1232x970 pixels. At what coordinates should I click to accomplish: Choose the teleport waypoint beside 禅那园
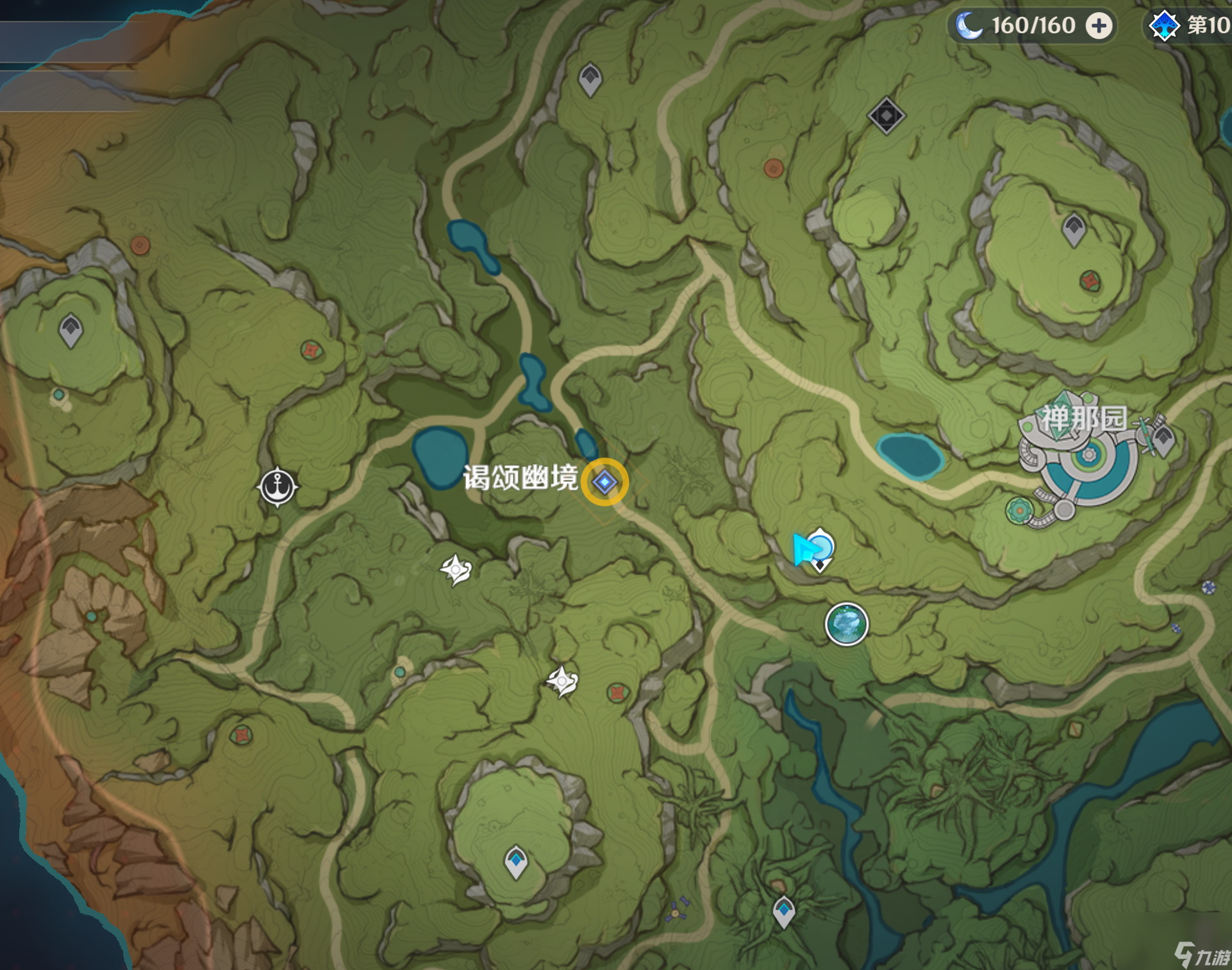(1163, 440)
